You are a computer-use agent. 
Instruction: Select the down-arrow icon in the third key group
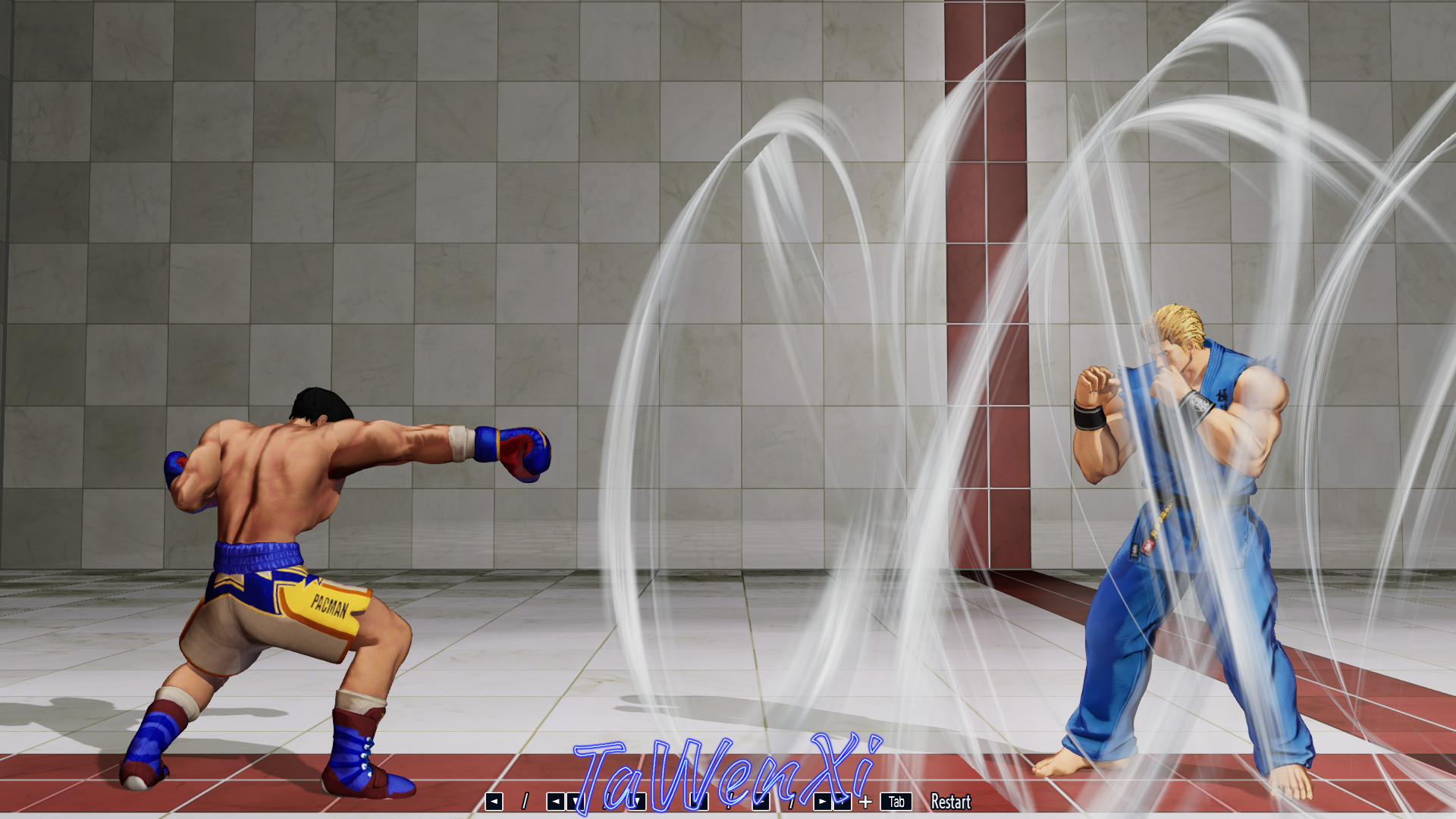click(637, 802)
